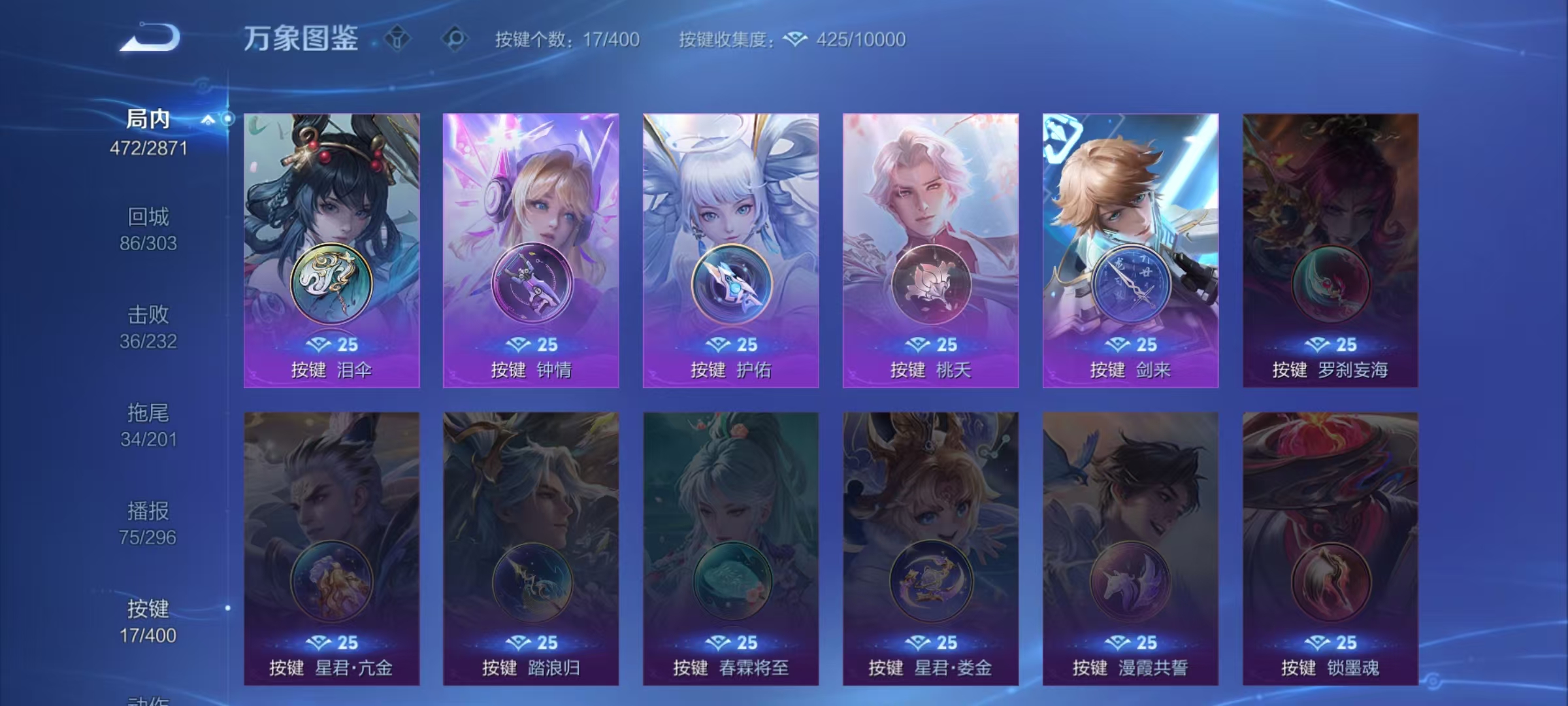Expand the 动作 category at sidebar bottom
This screenshot has width=1568, height=706.
click(147, 699)
